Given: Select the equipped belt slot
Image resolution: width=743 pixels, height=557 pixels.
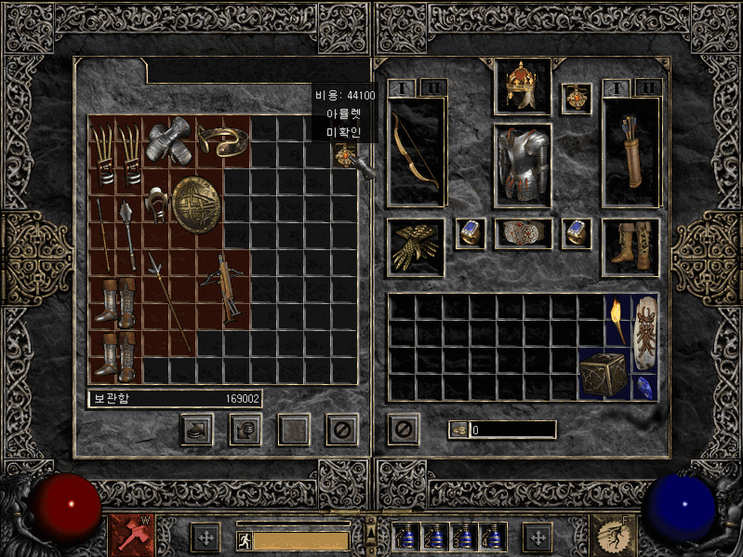Looking at the screenshot, I should (x=522, y=233).
